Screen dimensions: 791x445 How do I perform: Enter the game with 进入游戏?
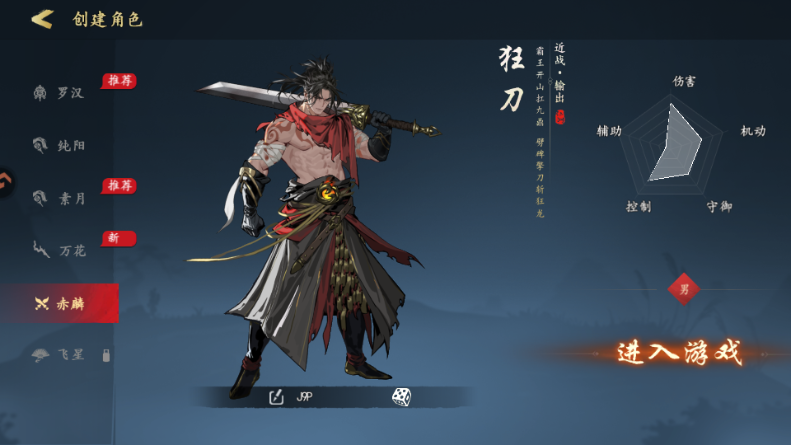[679, 352]
